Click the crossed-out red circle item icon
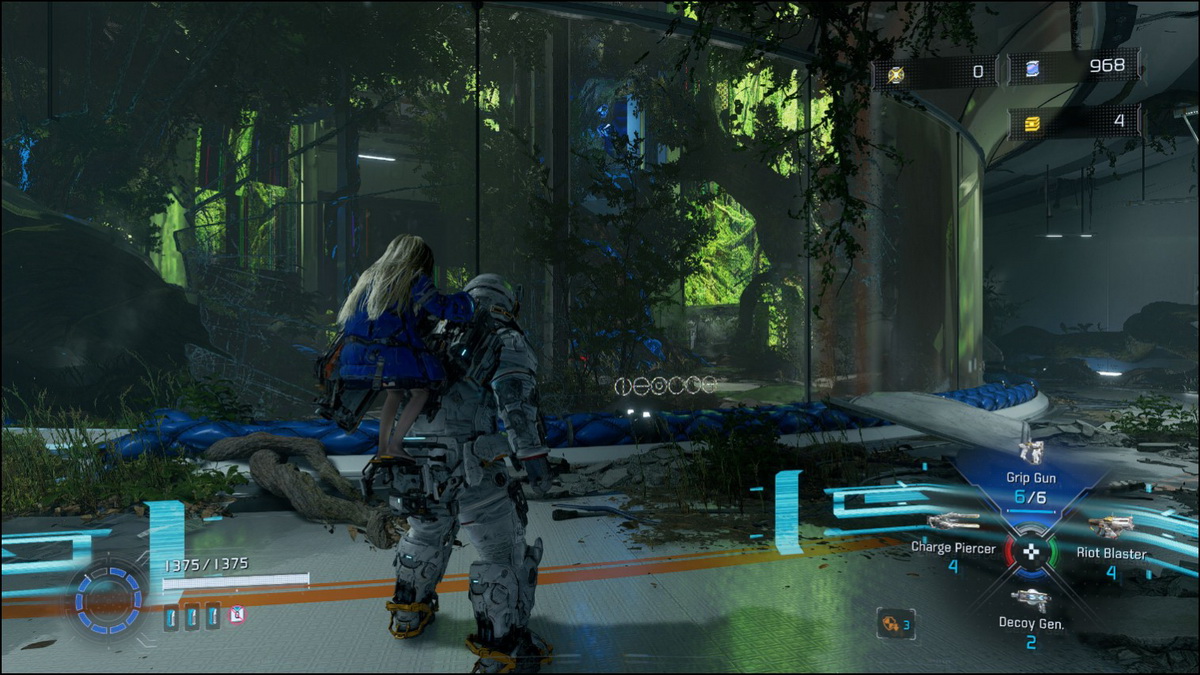The height and width of the screenshot is (675, 1200). click(236, 615)
